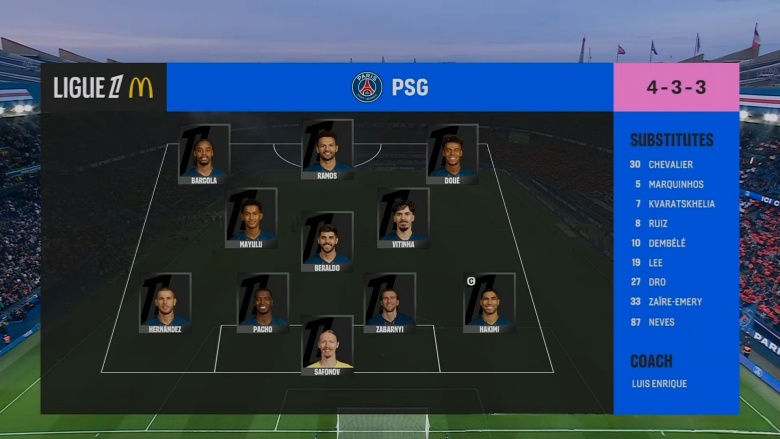Choose the Vitinha player card
780x439 pixels.
click(x=403, y=217)
